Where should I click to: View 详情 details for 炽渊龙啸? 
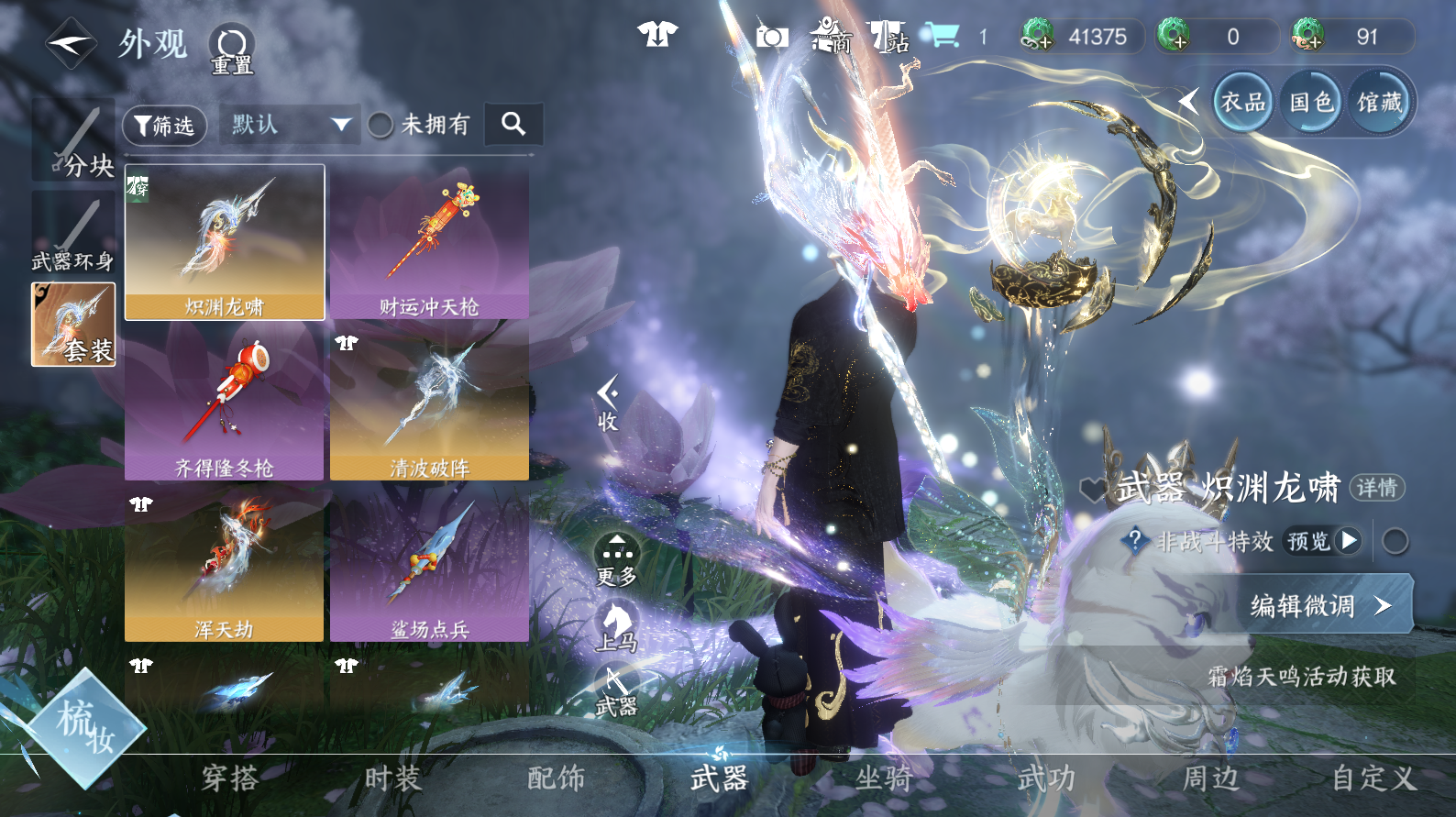(1376, 488)
